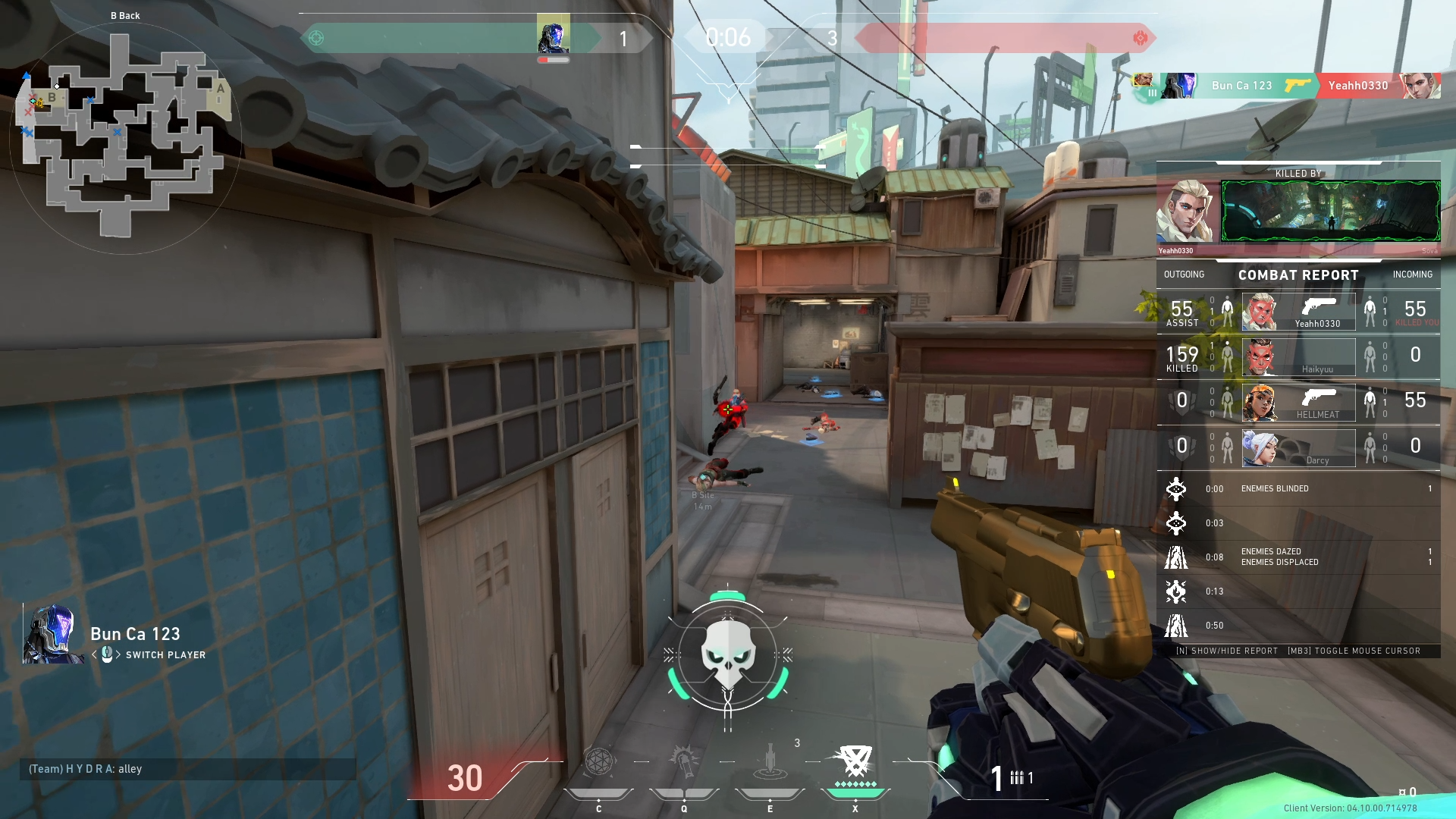Image resolution: width=1456 pixels, height=819 pixels.
Task: Click the minimap
Action: [x=125, y=136]
